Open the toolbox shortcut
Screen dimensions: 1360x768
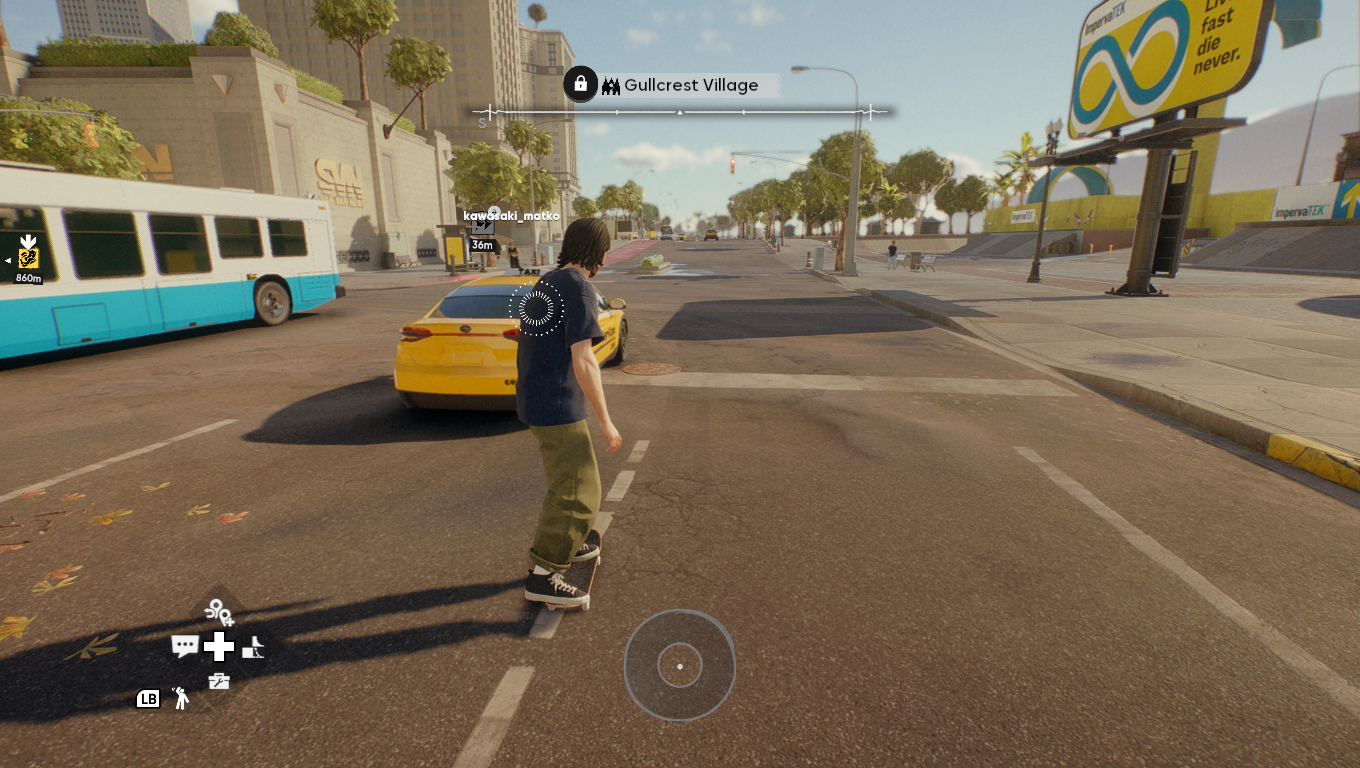click(219, 681)
